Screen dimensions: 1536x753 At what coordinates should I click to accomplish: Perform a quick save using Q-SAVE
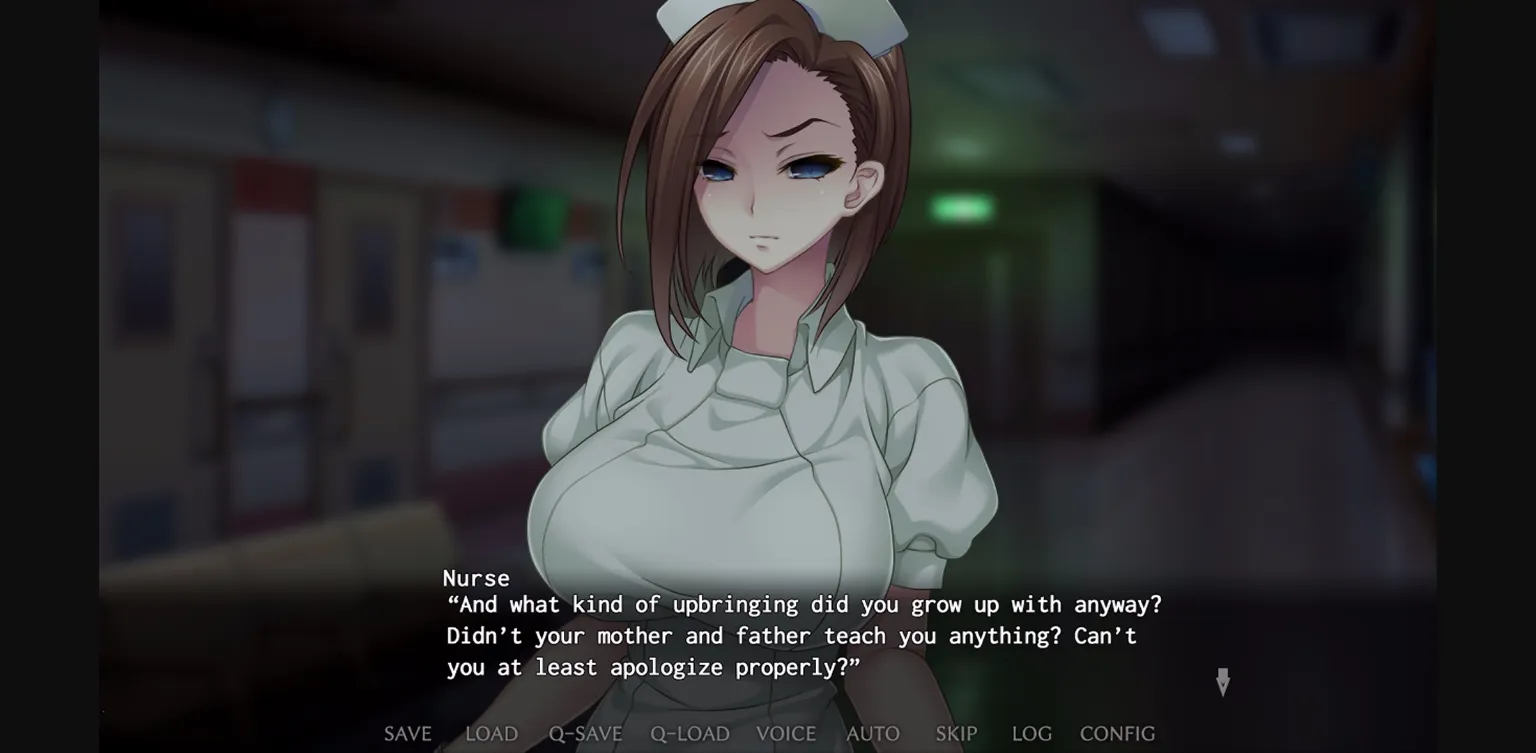click(586, 733)
